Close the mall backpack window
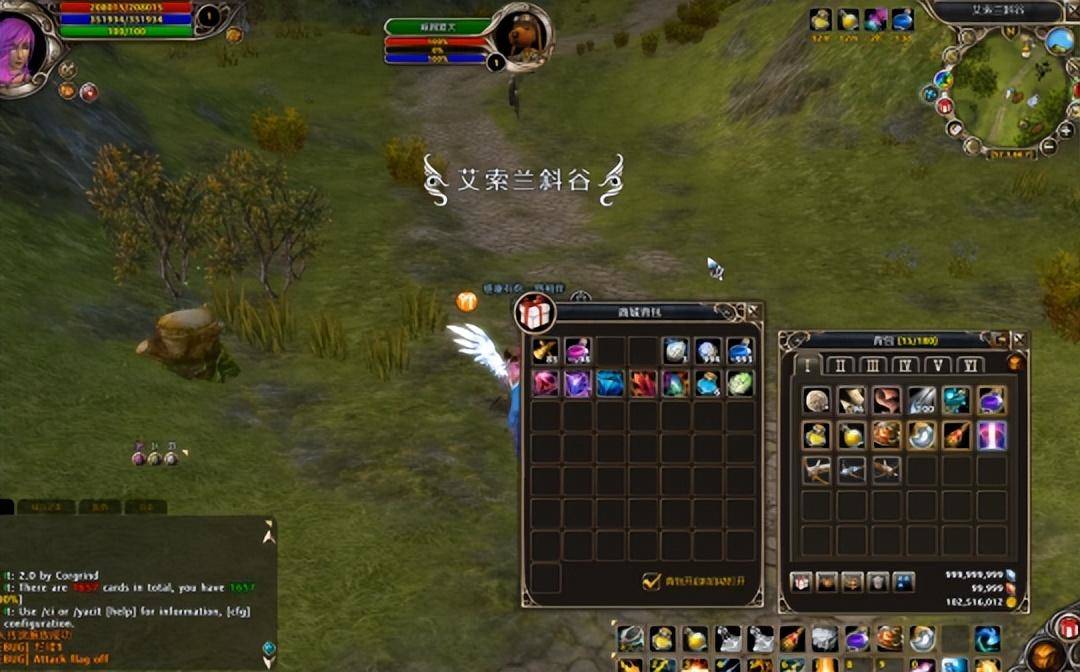The width and height of the screenshot is (1080, 672). tap(753, 312)
